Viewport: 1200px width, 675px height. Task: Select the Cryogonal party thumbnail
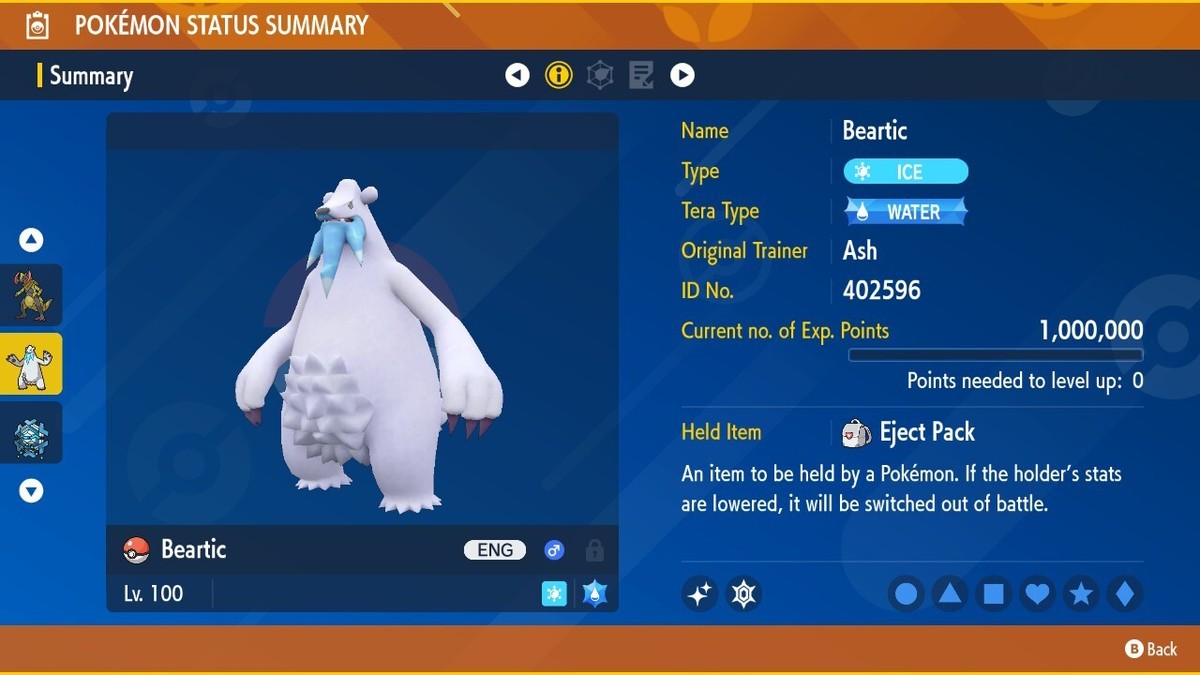[32, 433]
